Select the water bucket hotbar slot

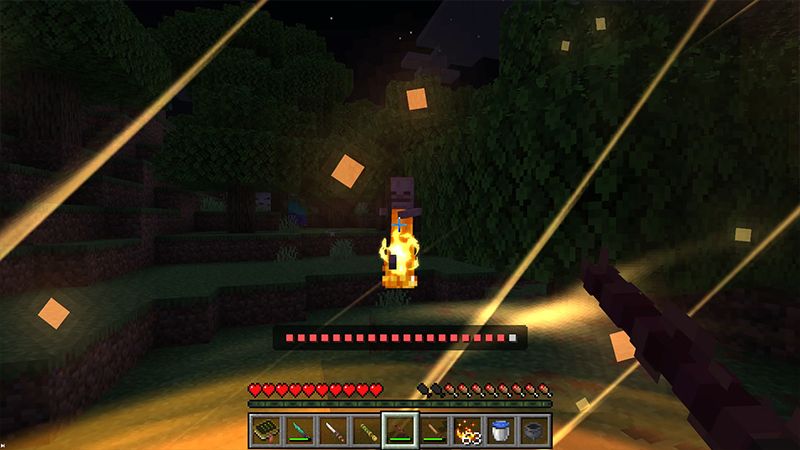click(x=501, y=430)
